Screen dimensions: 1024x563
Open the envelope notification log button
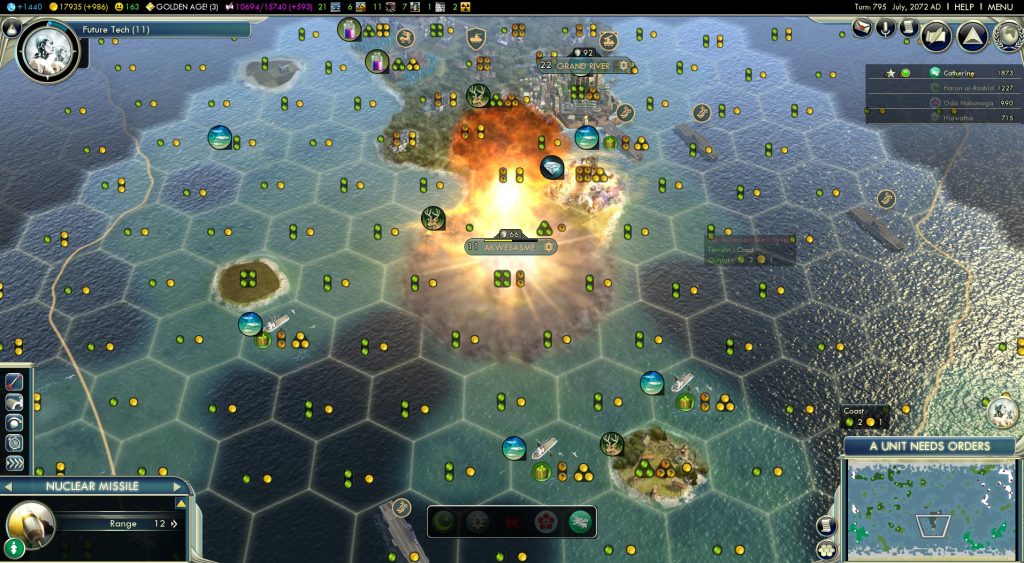point(863,28)
